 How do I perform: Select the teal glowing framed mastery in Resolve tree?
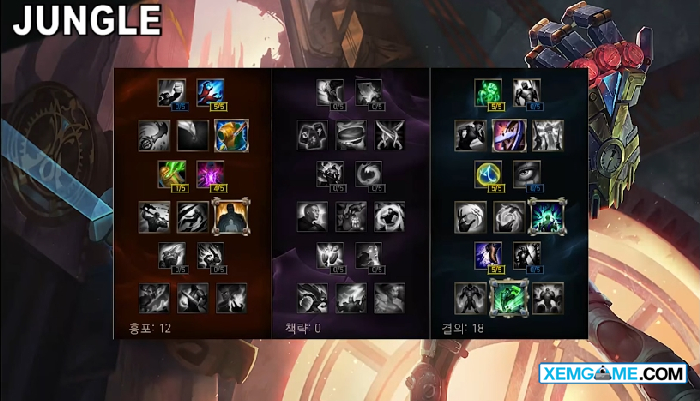(x=547, y=215)
